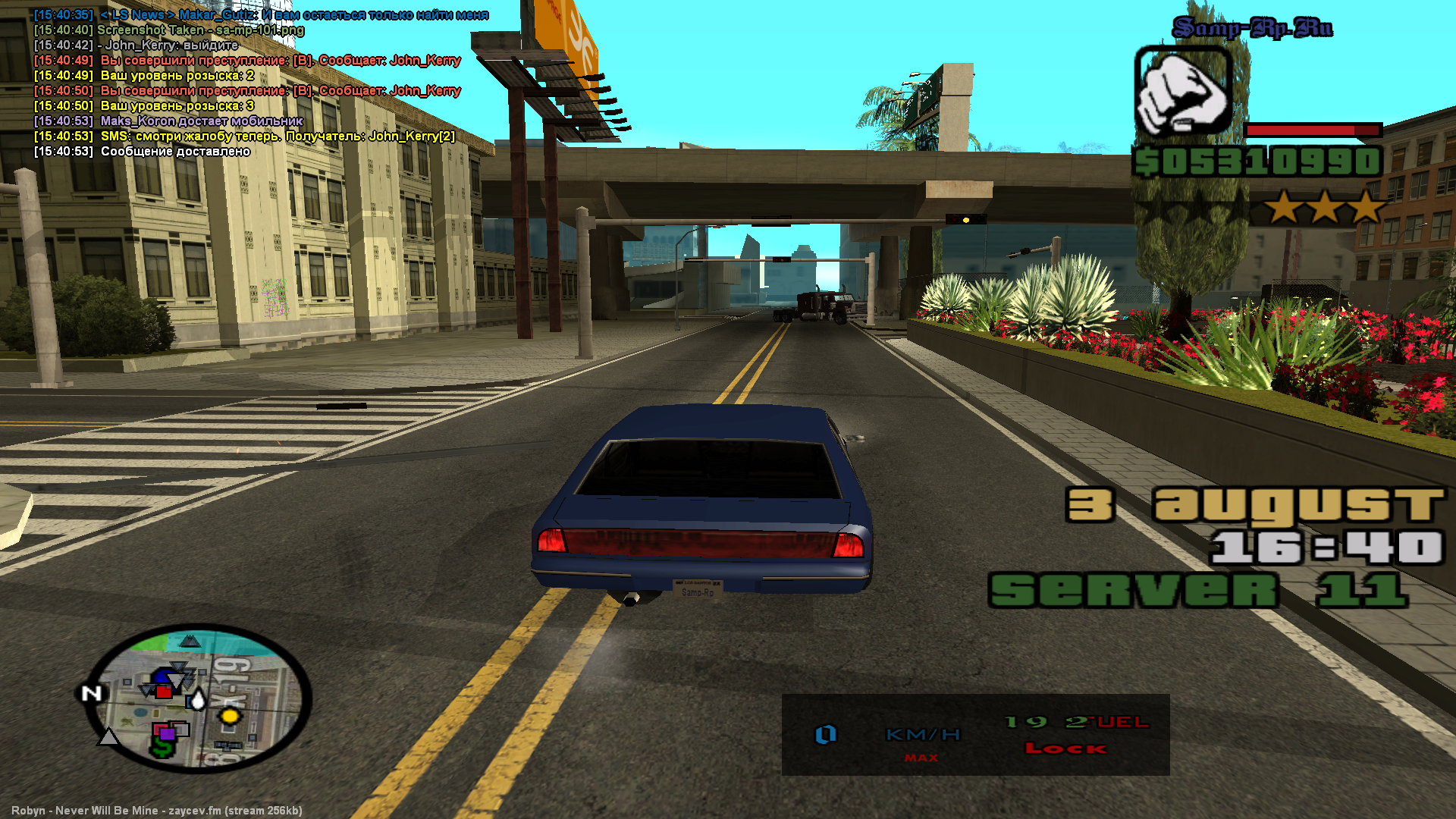
Task: Click the fist weapon icon
Action: (x=1182, y=92)
